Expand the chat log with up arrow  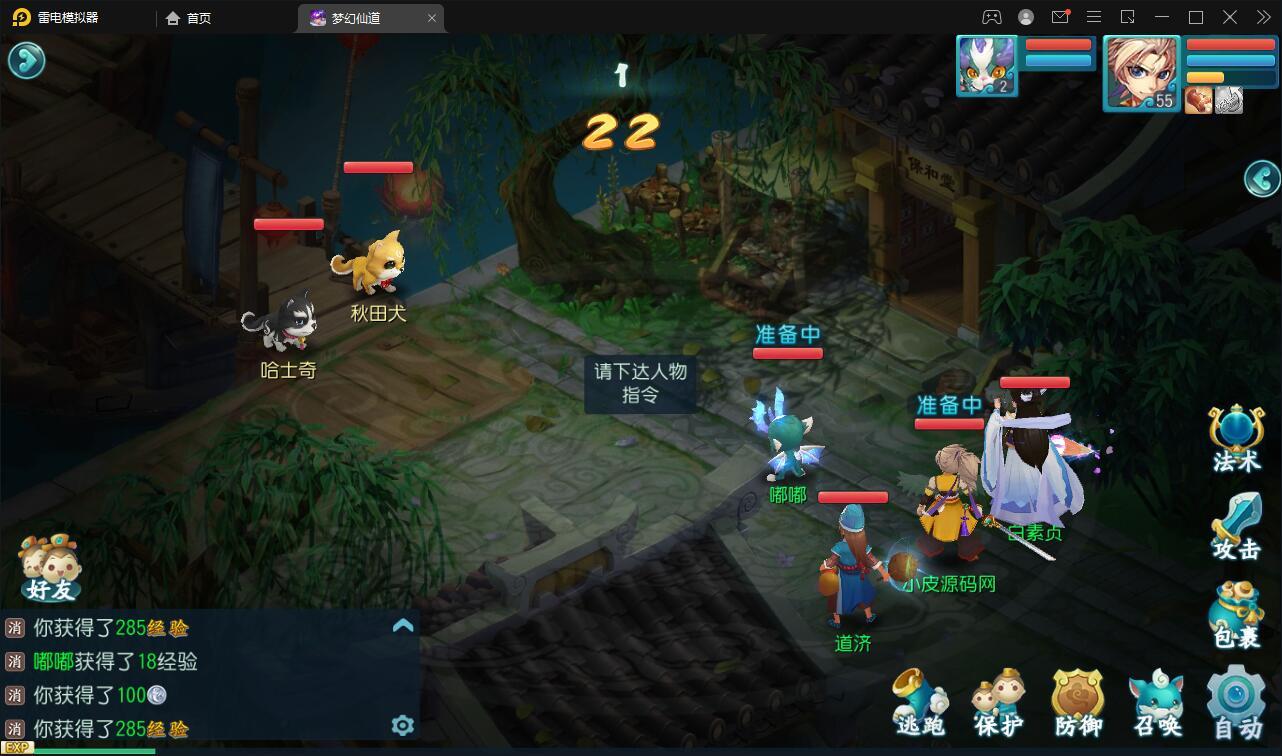[403, 626]
